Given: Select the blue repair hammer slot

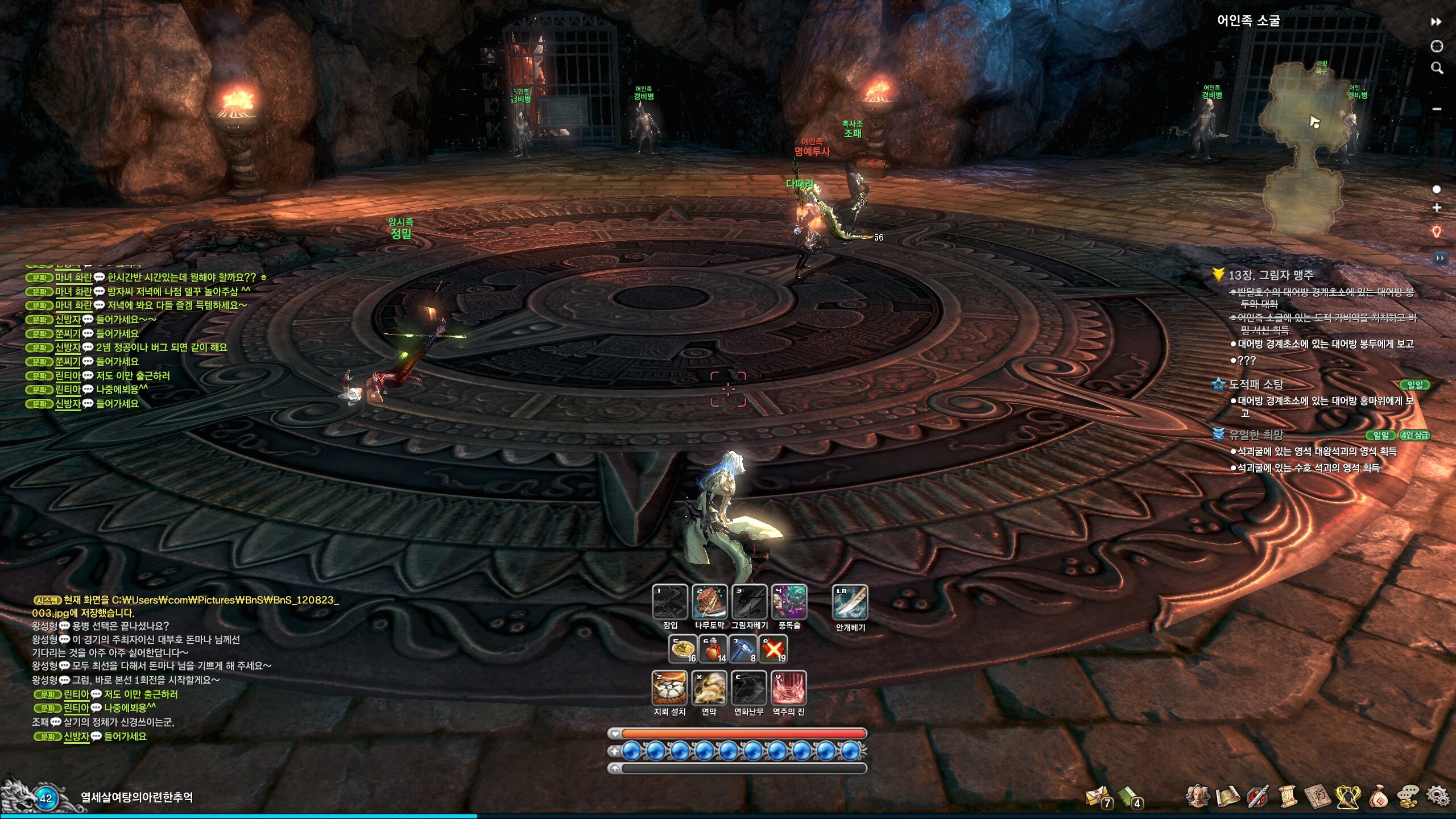Looking at the screenshot, I should 743,649.
